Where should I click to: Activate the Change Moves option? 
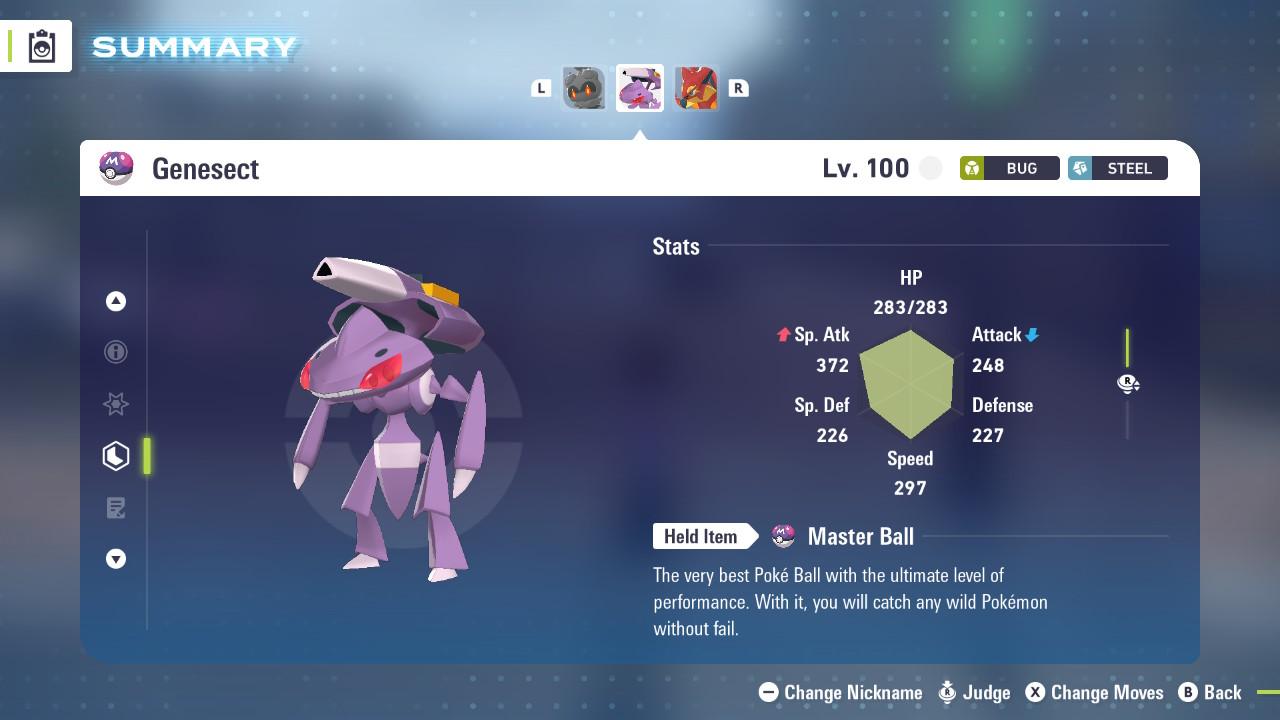point(1095,692)
